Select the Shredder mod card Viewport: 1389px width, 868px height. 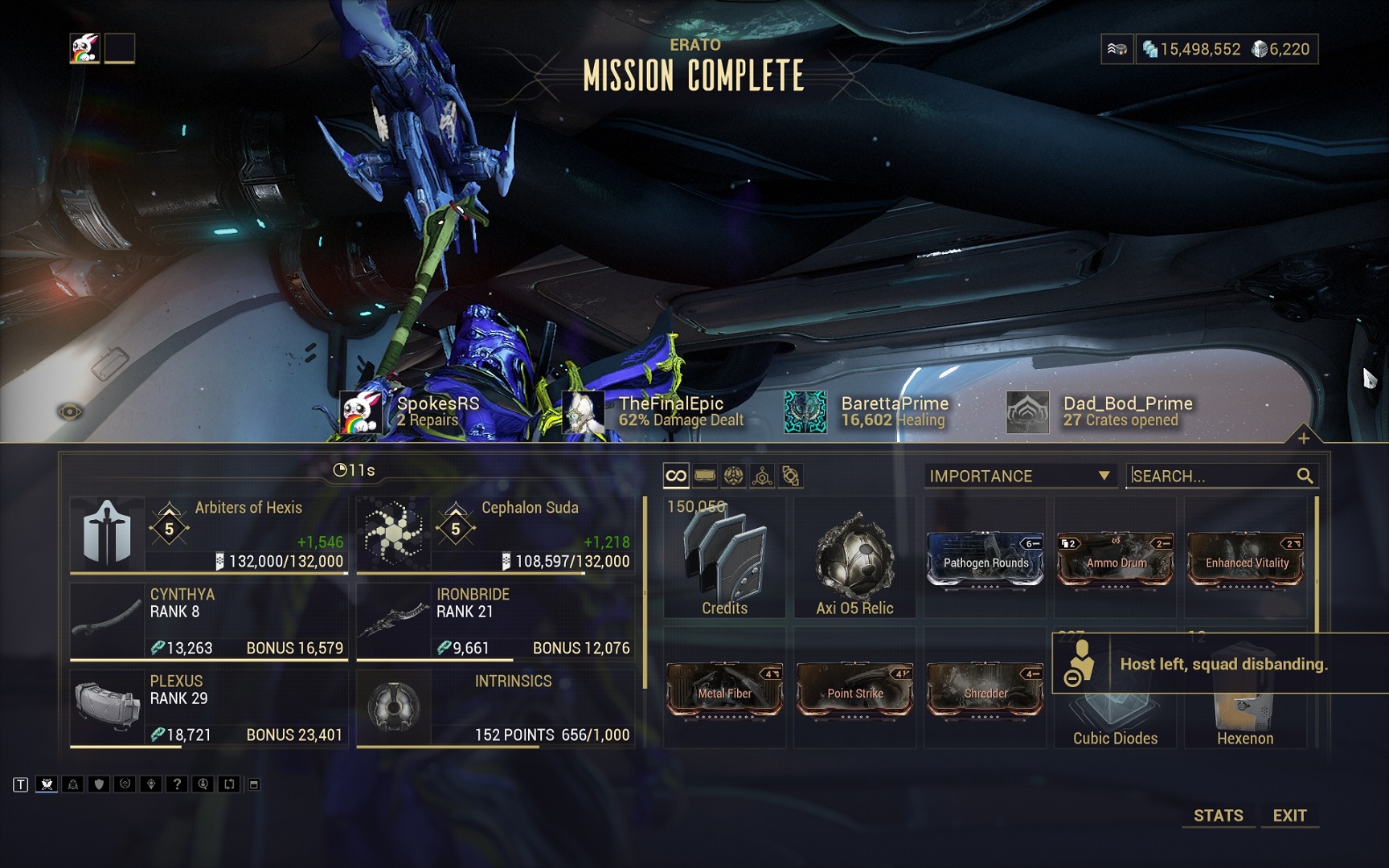(x=985, y=690)
